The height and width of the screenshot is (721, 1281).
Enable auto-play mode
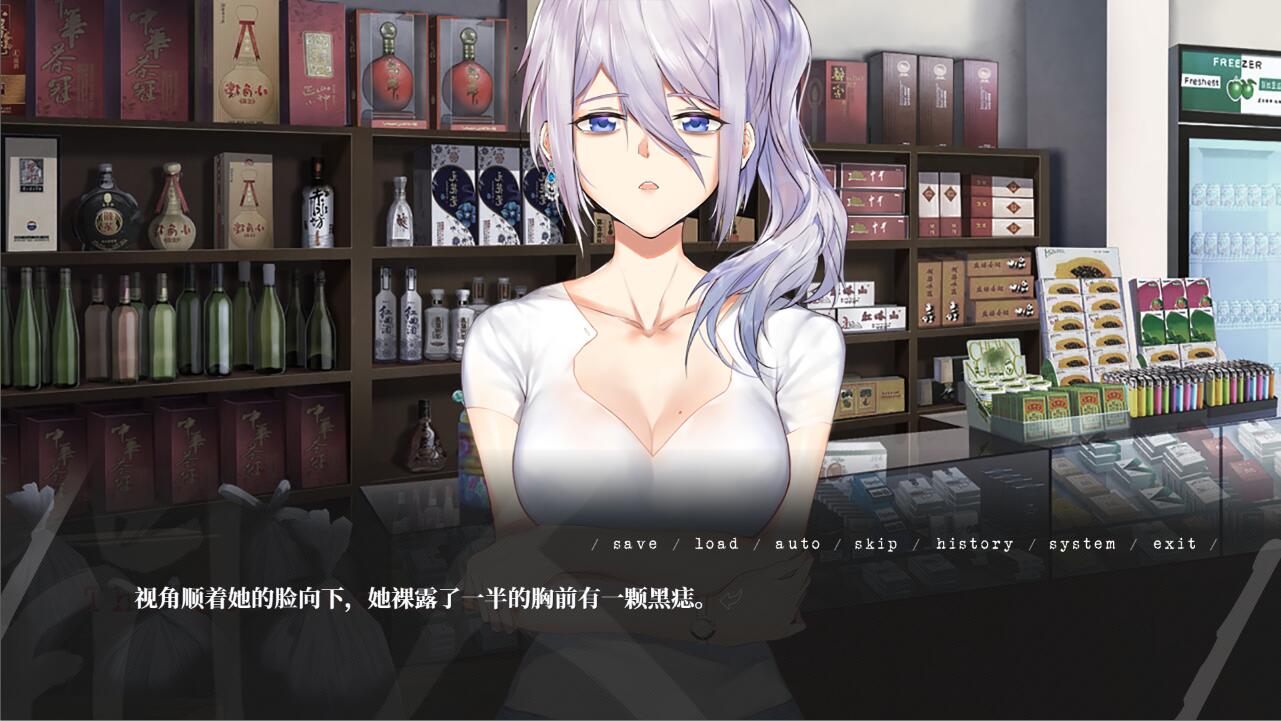tap(798, 544)
